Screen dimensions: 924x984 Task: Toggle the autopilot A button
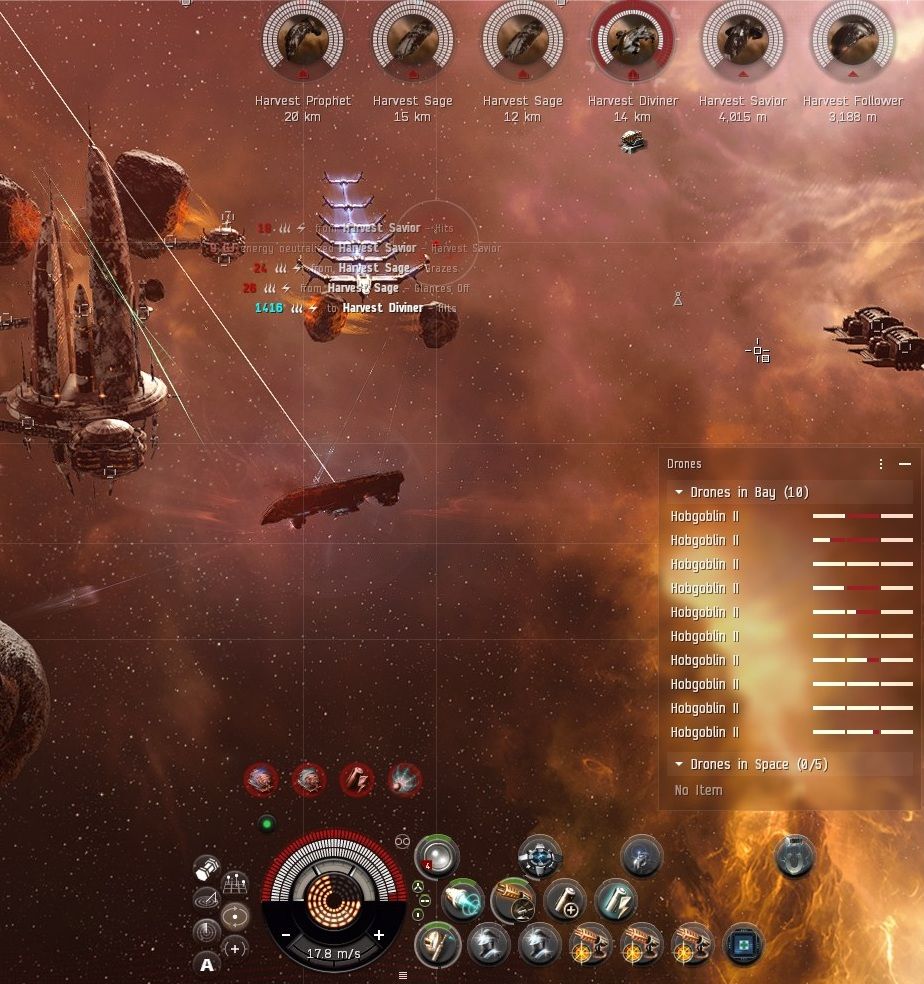coord(207,965)
